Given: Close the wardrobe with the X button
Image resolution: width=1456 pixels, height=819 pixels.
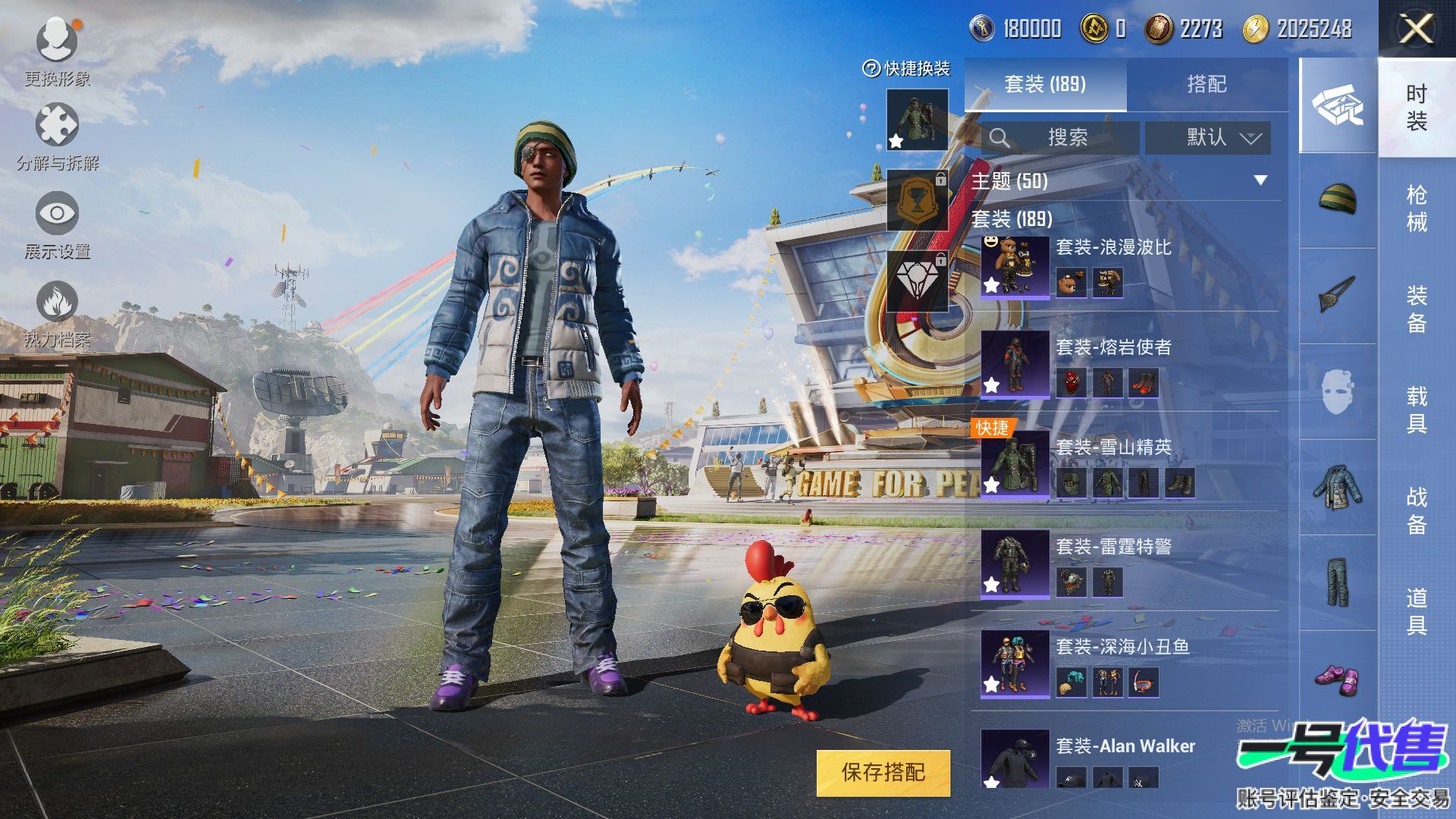Looking at the screenshot, I should pos(1415,30).
